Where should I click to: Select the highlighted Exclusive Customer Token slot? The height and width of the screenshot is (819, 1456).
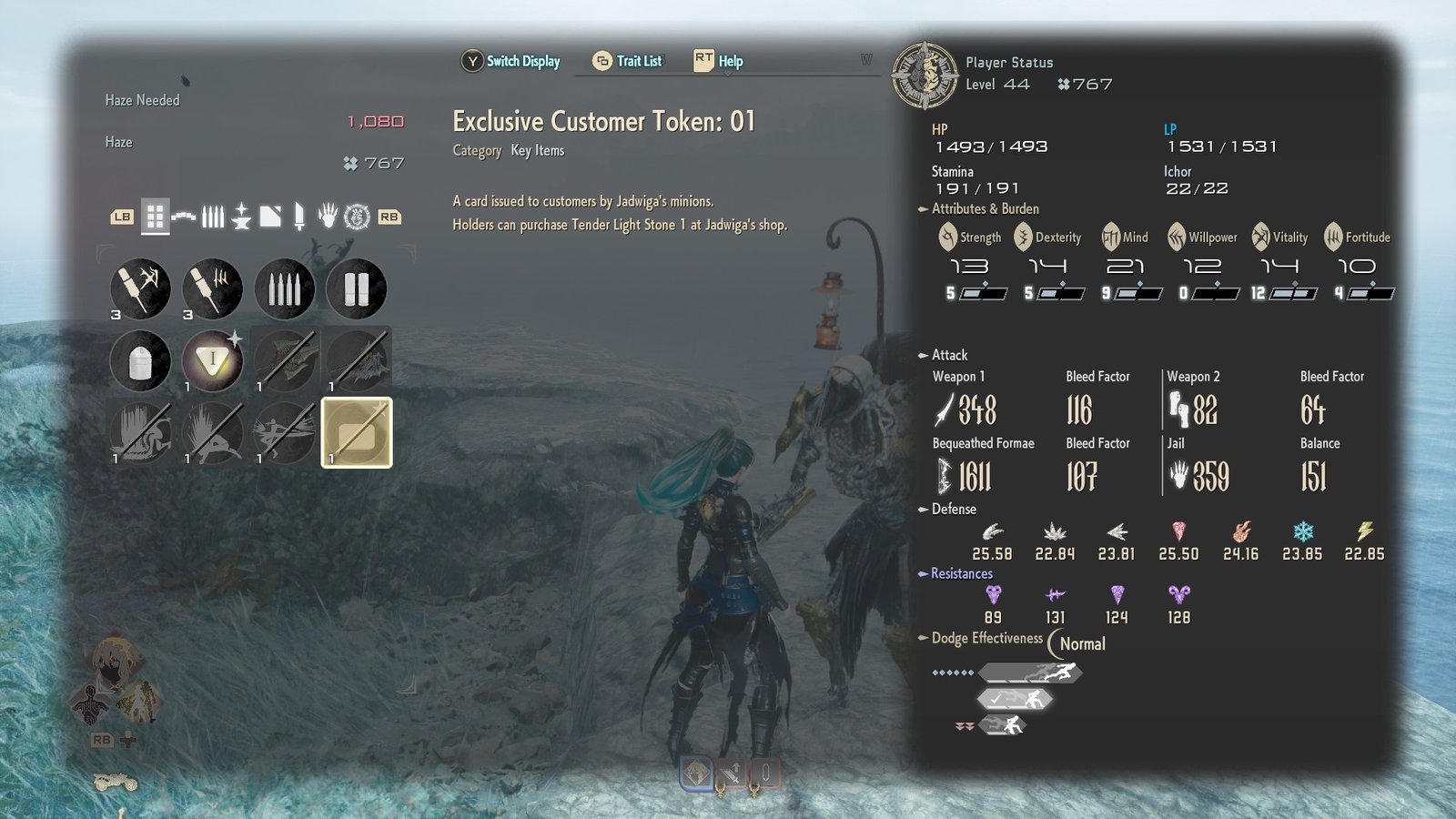[357, 432]
